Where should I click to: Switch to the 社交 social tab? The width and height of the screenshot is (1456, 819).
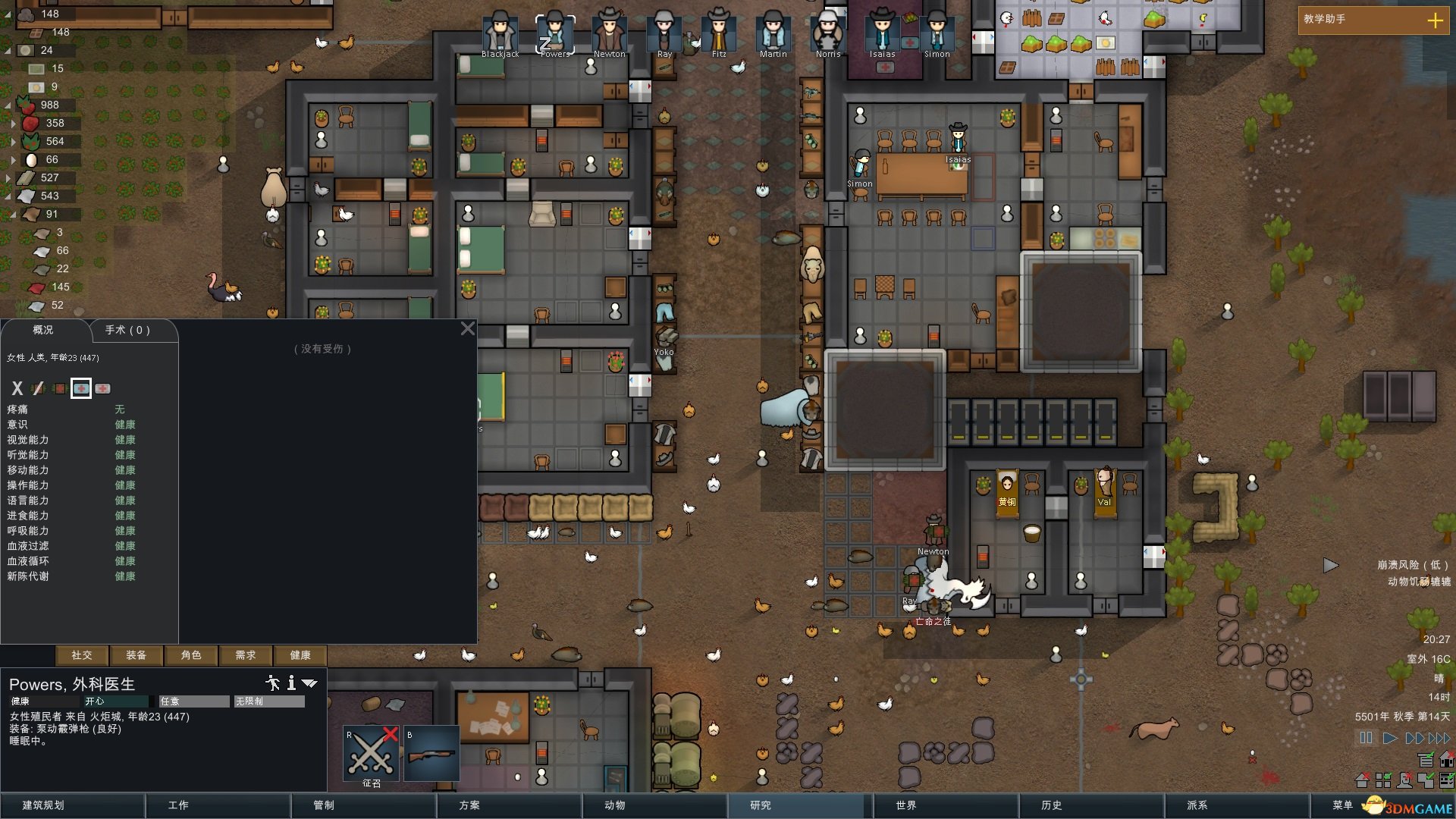82,655
